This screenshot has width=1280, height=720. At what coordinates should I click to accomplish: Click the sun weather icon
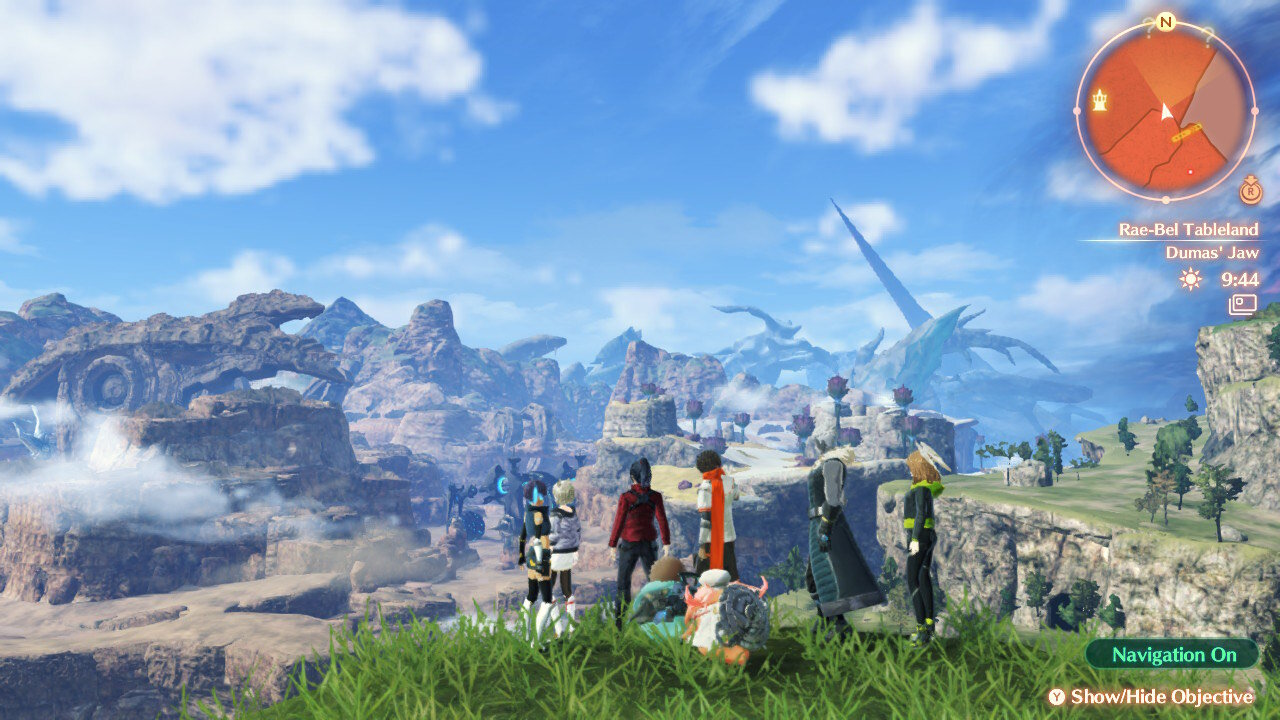pyautogui.click(x=1188, y=279)
